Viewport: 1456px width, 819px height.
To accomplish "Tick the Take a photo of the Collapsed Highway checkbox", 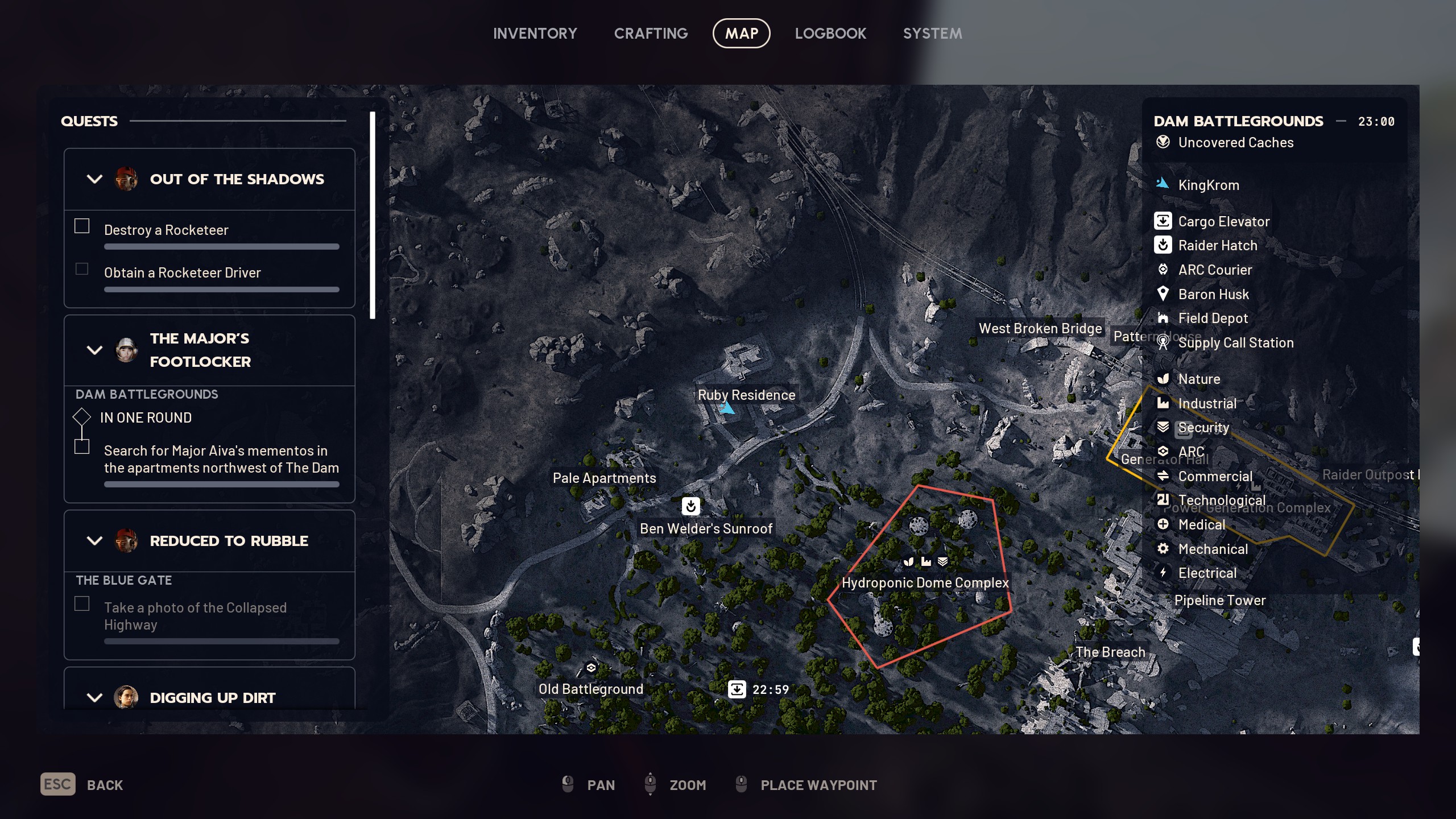I will pos(81,603).
